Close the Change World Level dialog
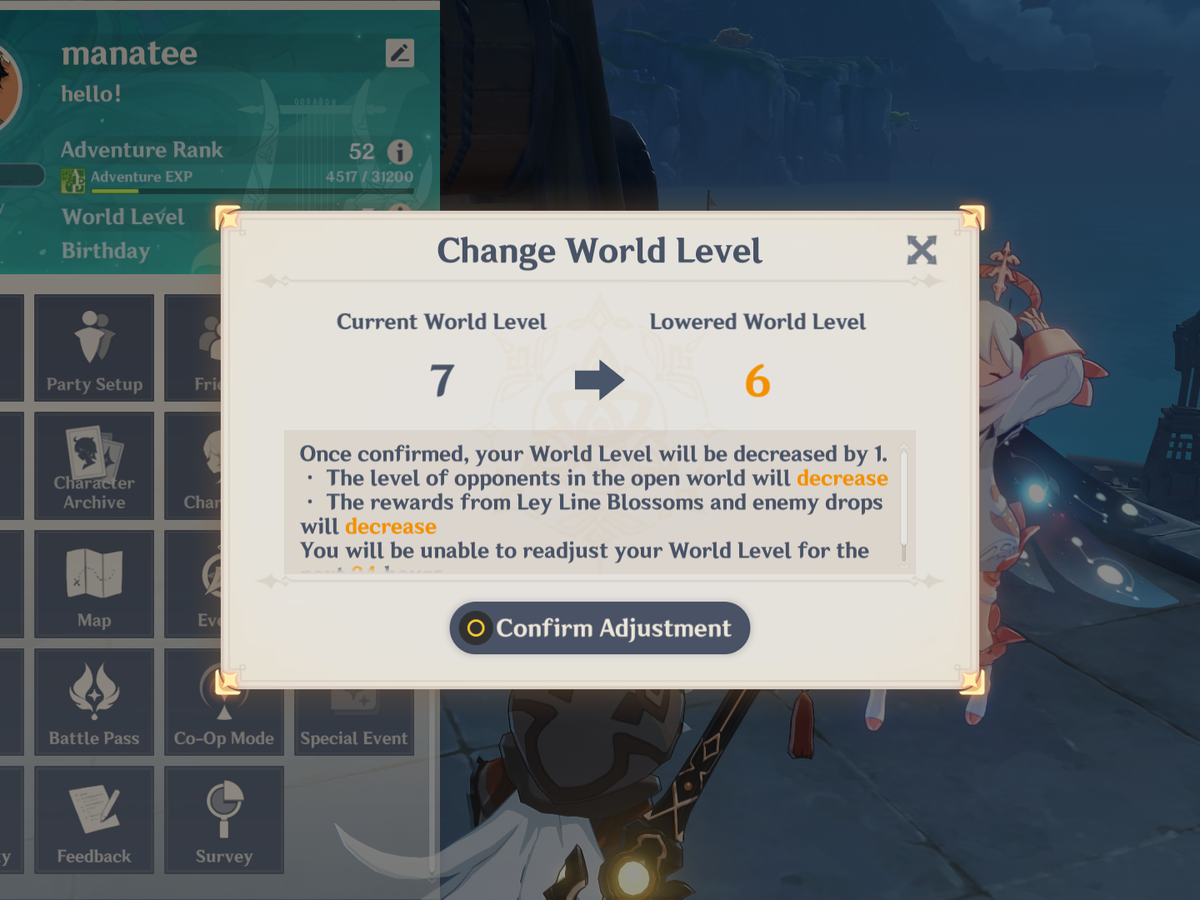1200x900 pixels. [921, 250]
